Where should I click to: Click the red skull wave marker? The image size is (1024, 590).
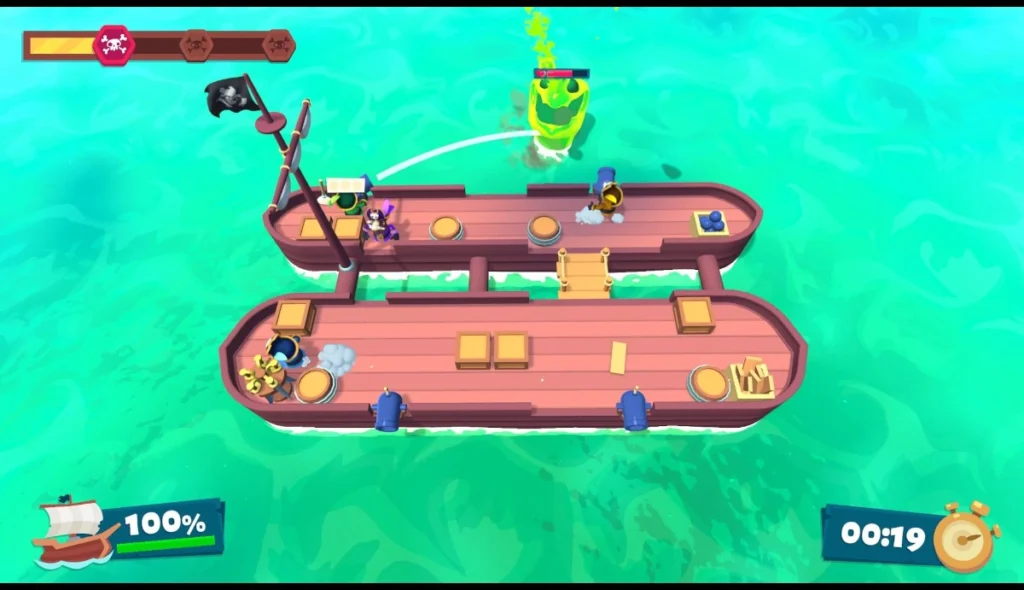tap(113, 45)
